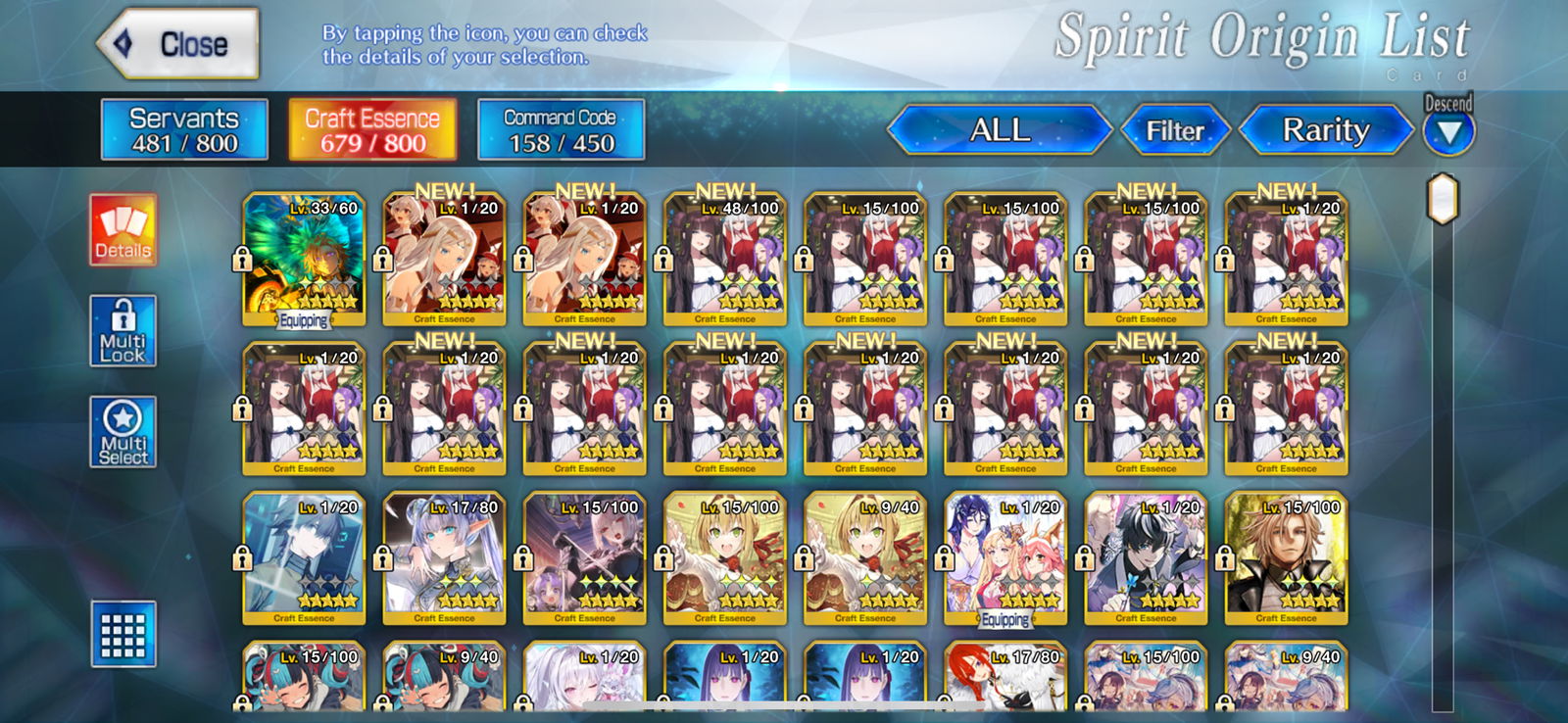Show card Details view
Image resolution: width=1568 pixels, height=723 pixels.
(x=123, y=230)
